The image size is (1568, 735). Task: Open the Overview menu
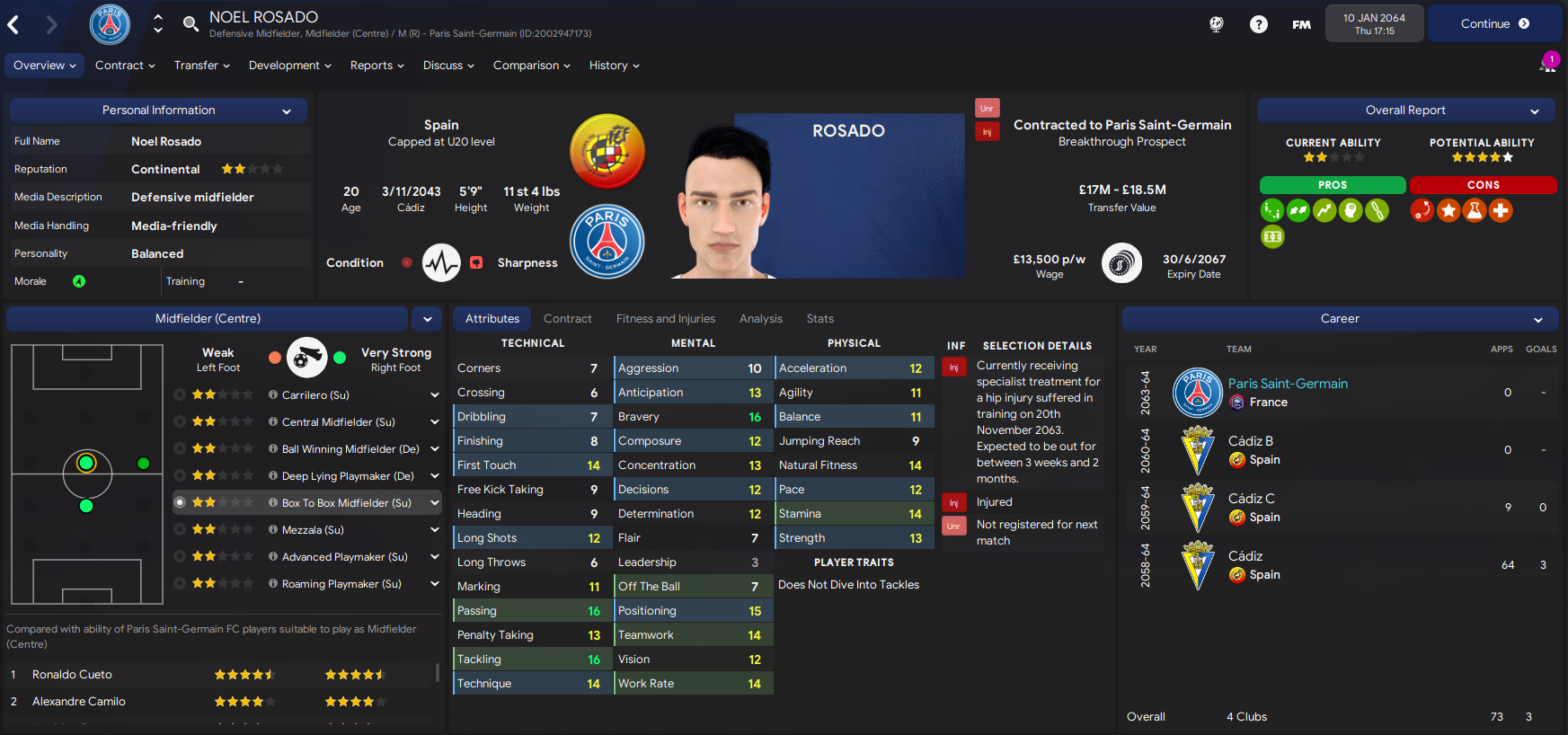pos(44,66)
